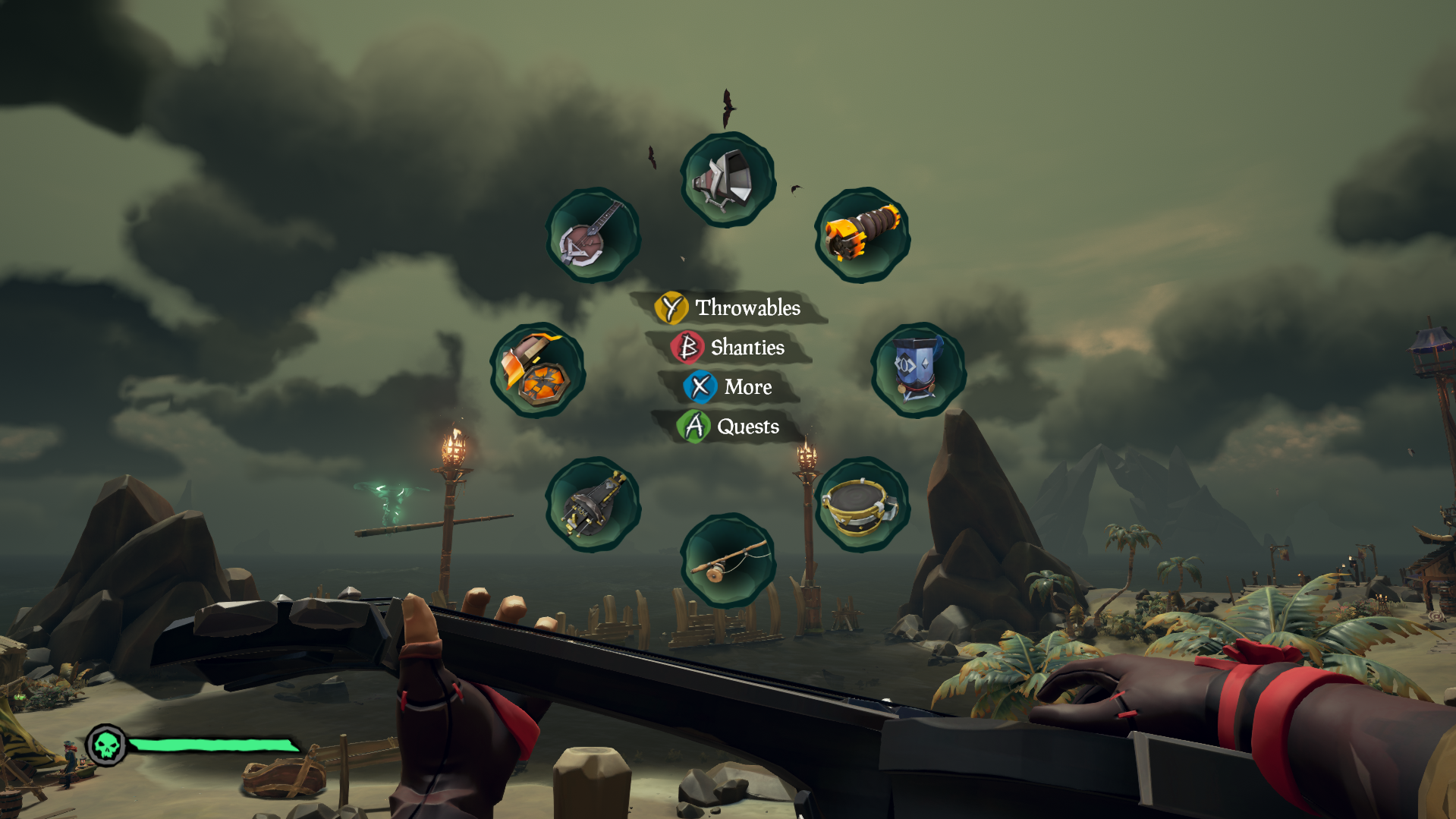Take out the orange compass
The height and width of the screenshot is (819, 1456).
537,370
